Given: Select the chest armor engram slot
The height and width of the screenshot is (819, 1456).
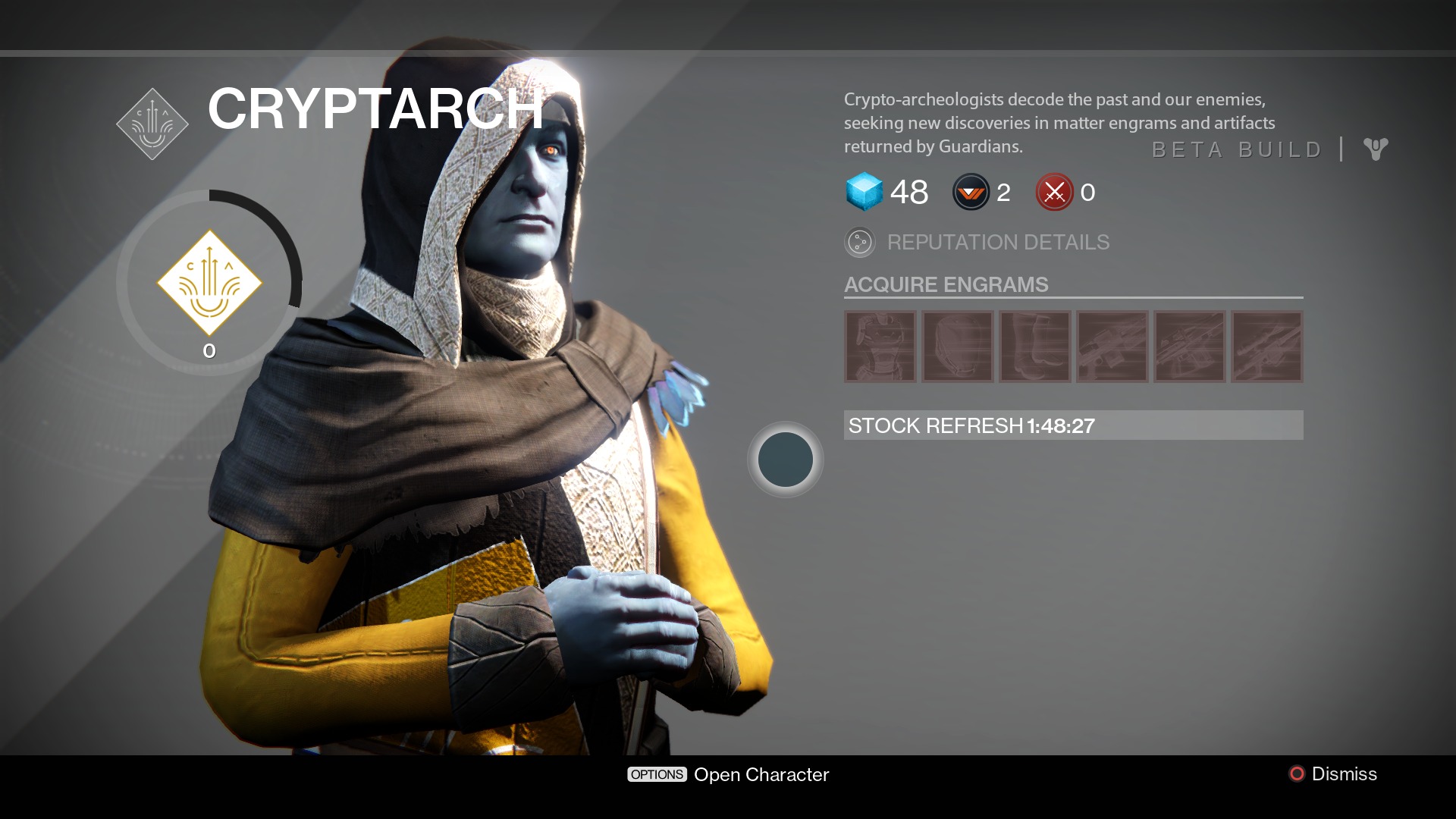Looking at the screenshot, I should [880, 347].
